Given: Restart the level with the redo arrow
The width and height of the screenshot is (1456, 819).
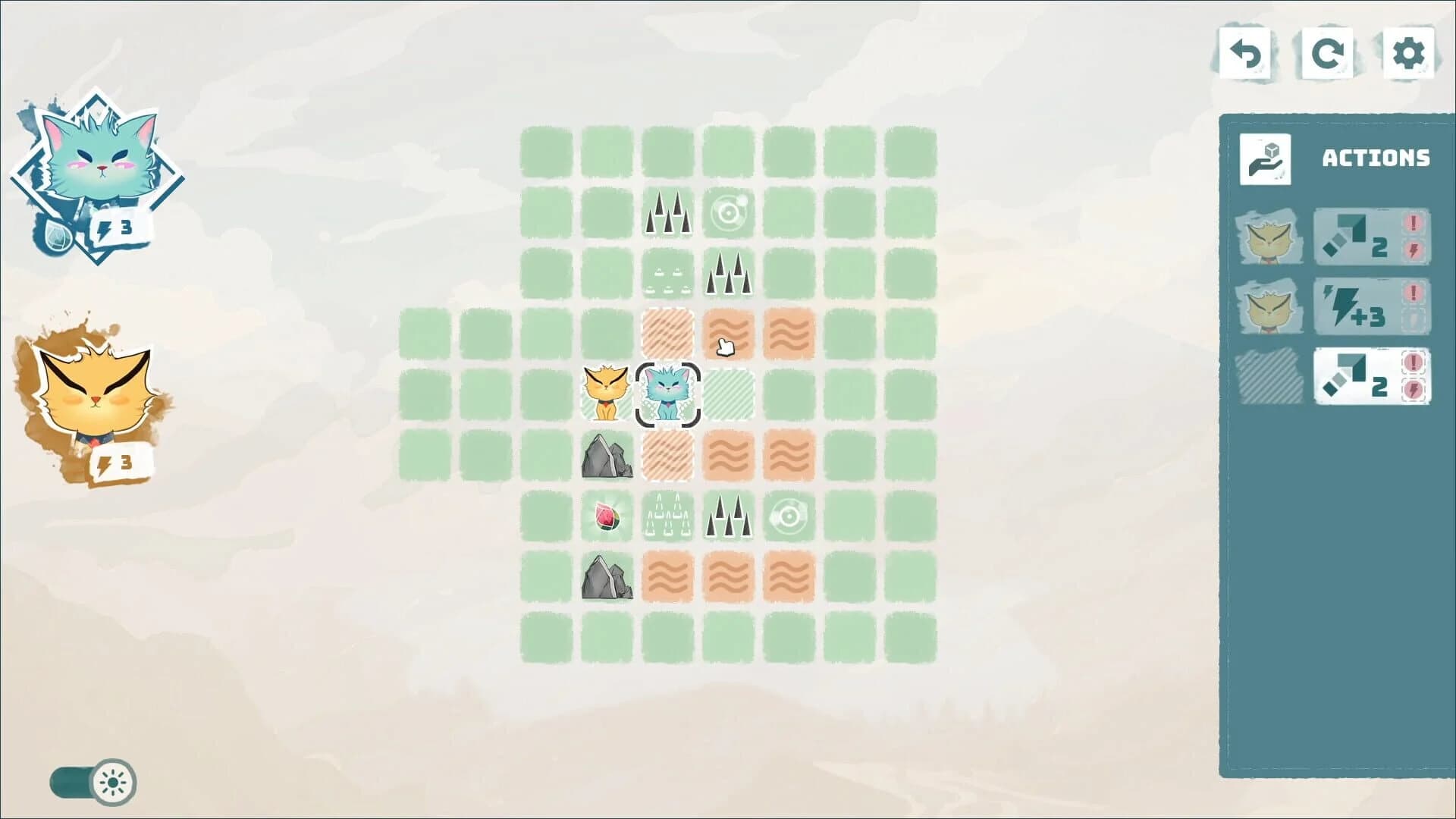Looking at the screenshot, I should [1327, 54].
